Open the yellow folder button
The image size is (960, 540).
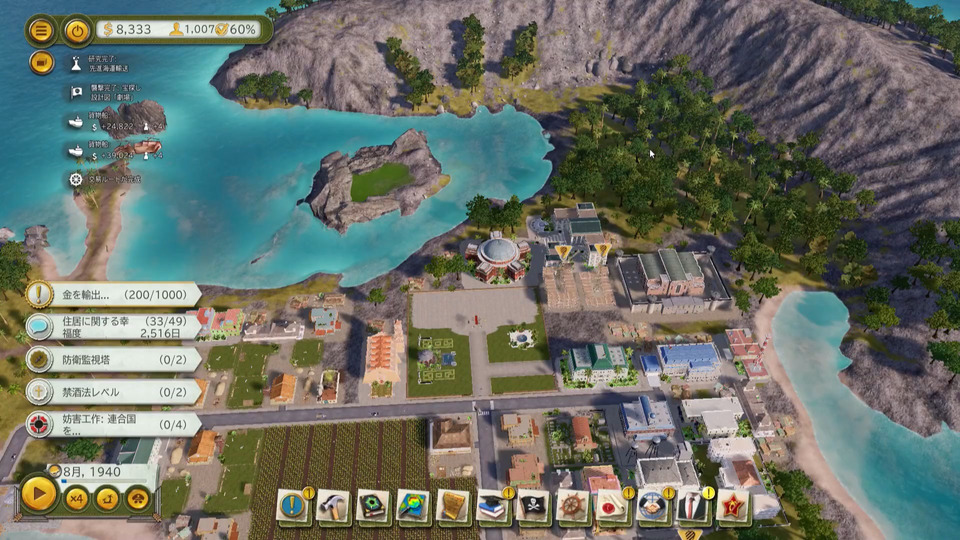click(41, 62)
